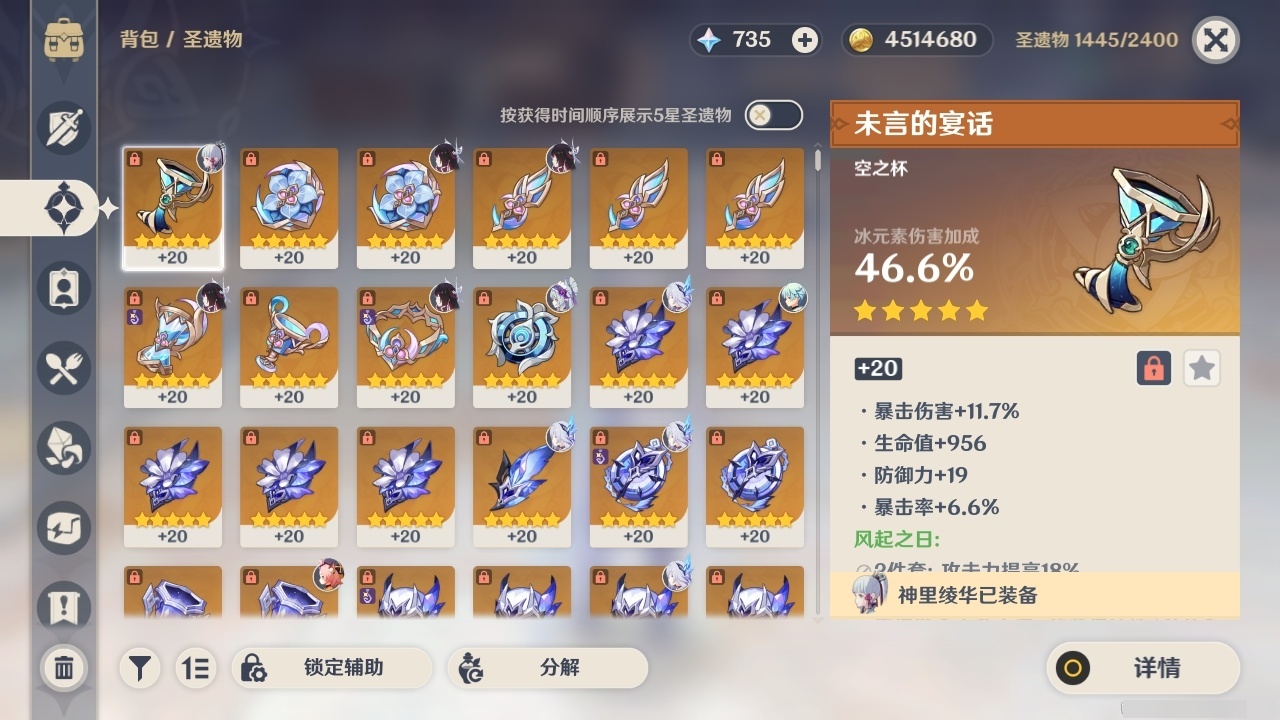Open the character development items tab
The image size is (1280, 720).
(63, 288)
